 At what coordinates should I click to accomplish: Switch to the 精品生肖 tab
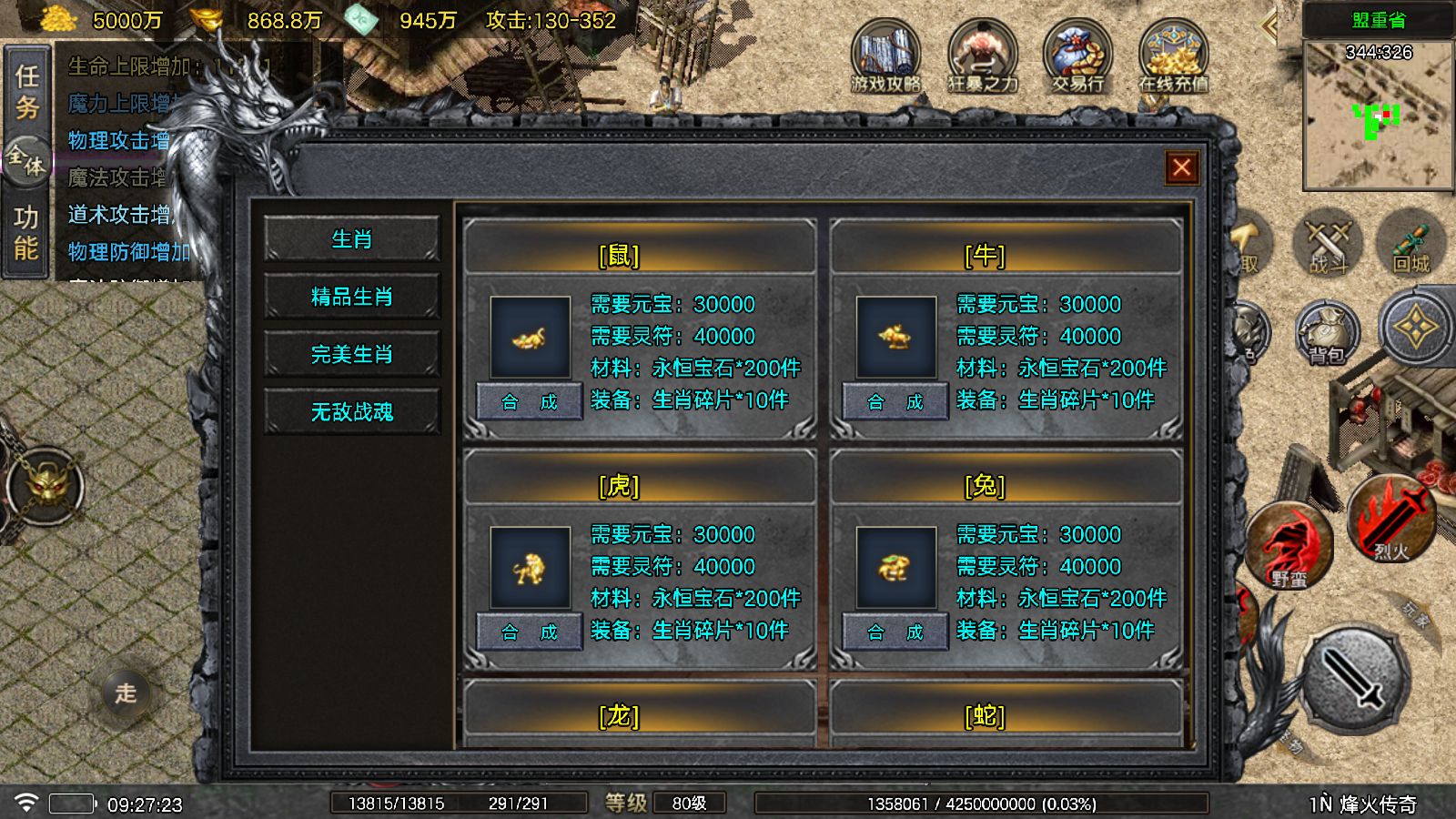click(x=352, y=296)
